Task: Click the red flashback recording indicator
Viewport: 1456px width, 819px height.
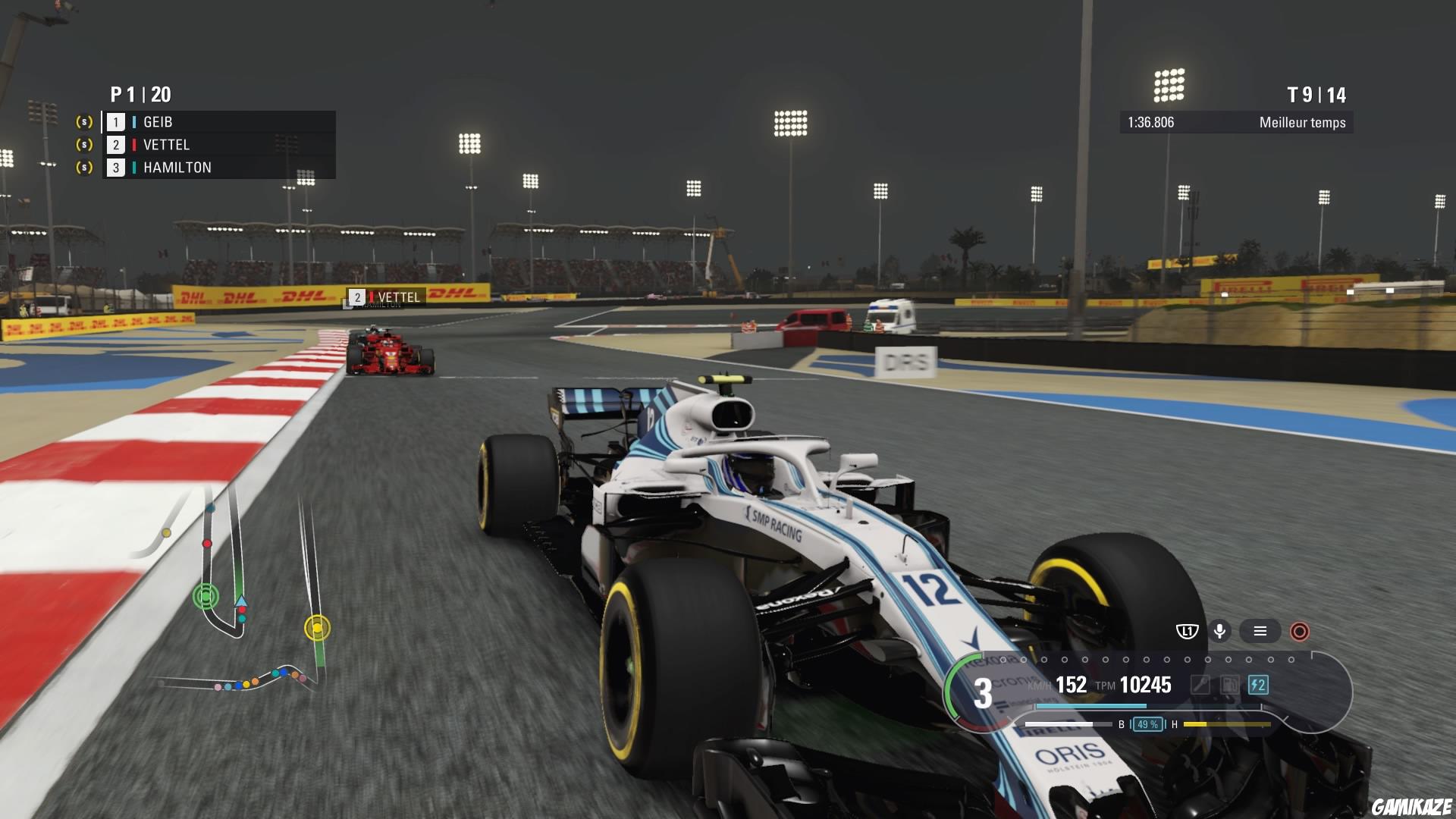Action: (x=1300, y=631)
